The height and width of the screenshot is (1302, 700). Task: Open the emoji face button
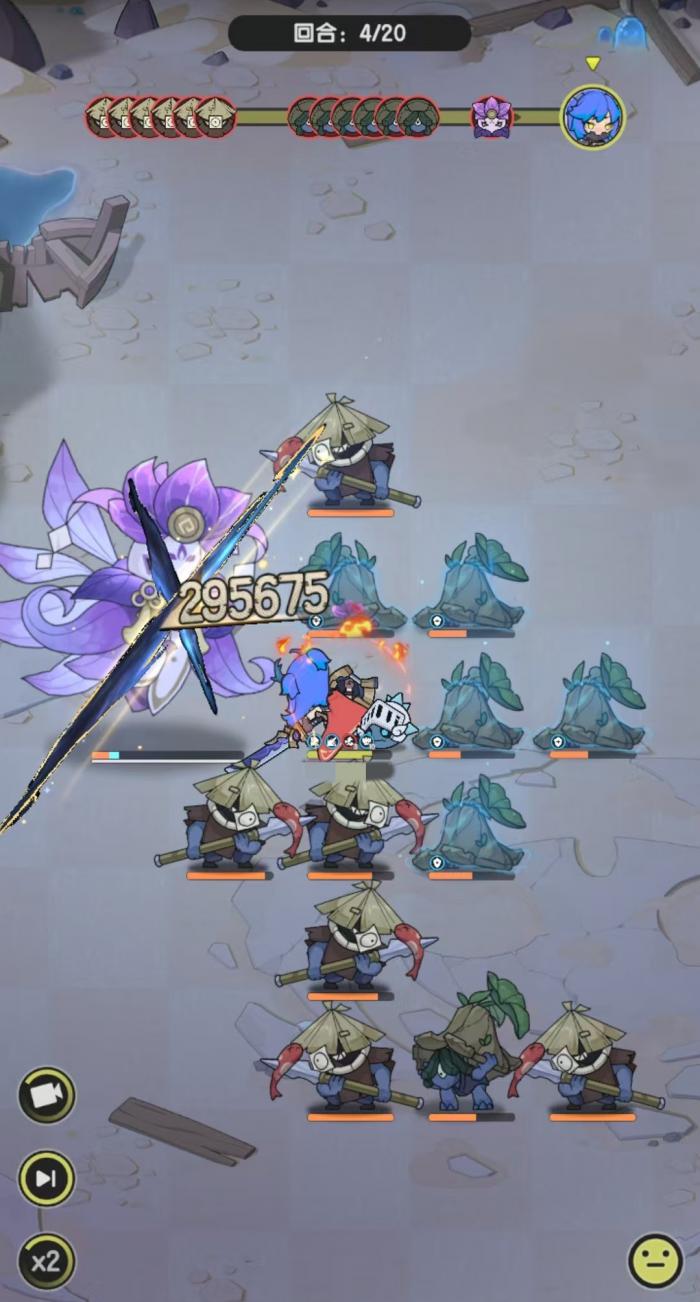[x=655, y=1261]
